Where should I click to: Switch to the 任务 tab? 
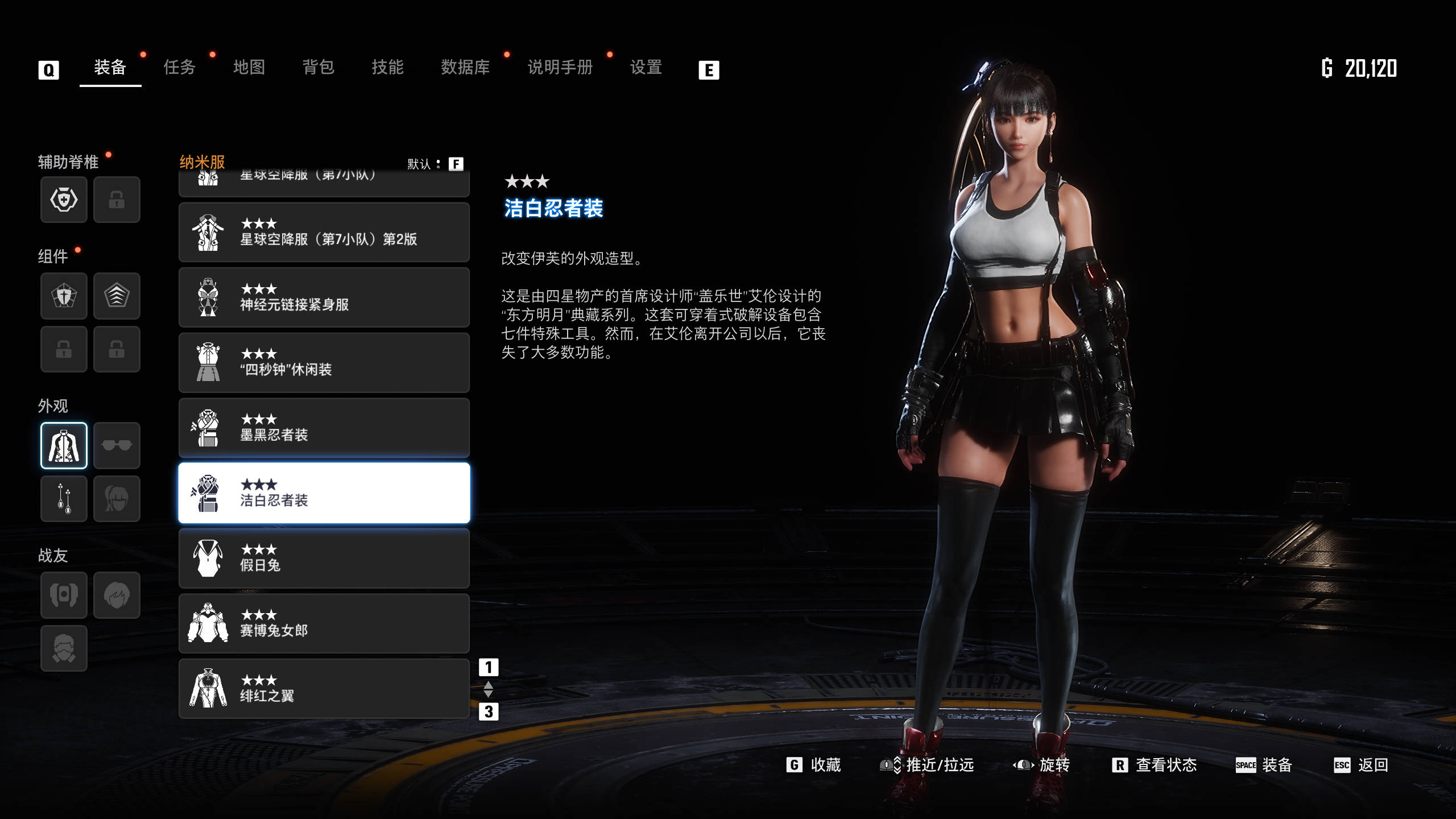[179, 67]
